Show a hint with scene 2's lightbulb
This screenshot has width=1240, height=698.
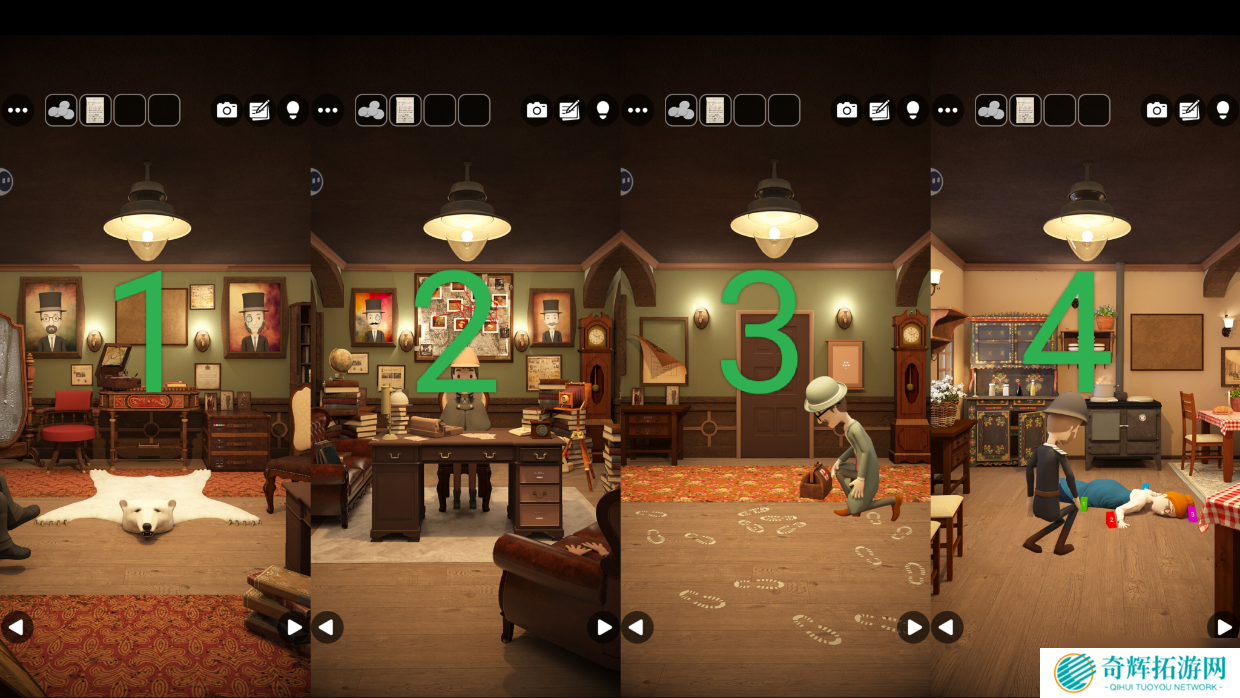[602, 110]
